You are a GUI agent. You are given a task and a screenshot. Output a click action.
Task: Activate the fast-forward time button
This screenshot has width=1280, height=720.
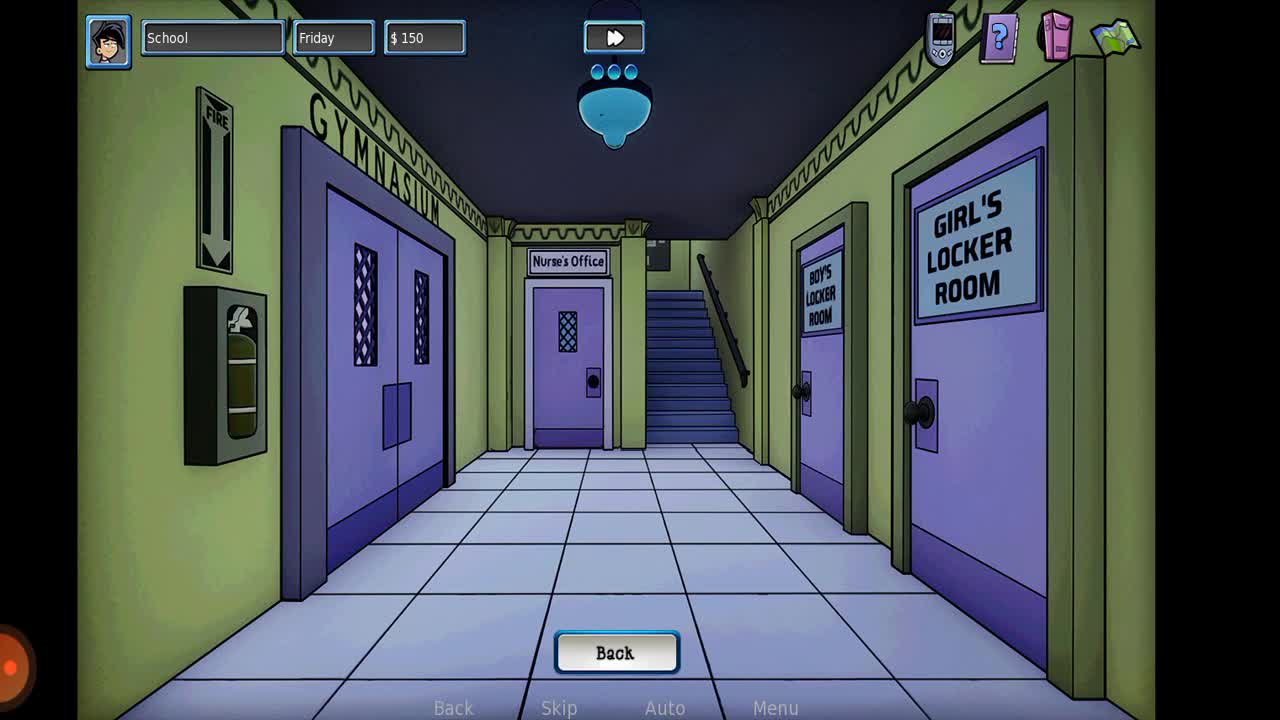(x=614, y=38)
